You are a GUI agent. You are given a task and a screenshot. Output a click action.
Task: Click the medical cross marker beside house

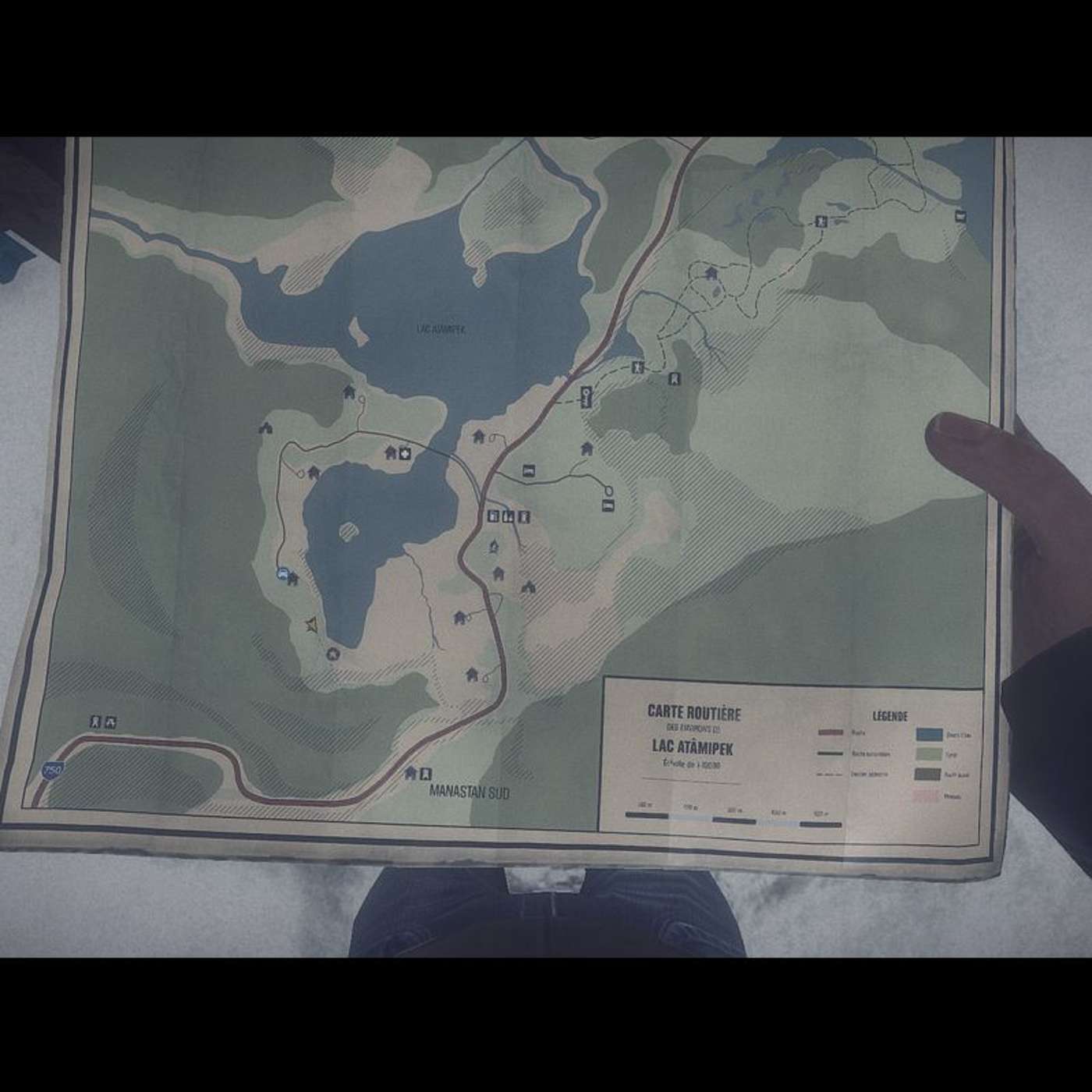point(405,452)
